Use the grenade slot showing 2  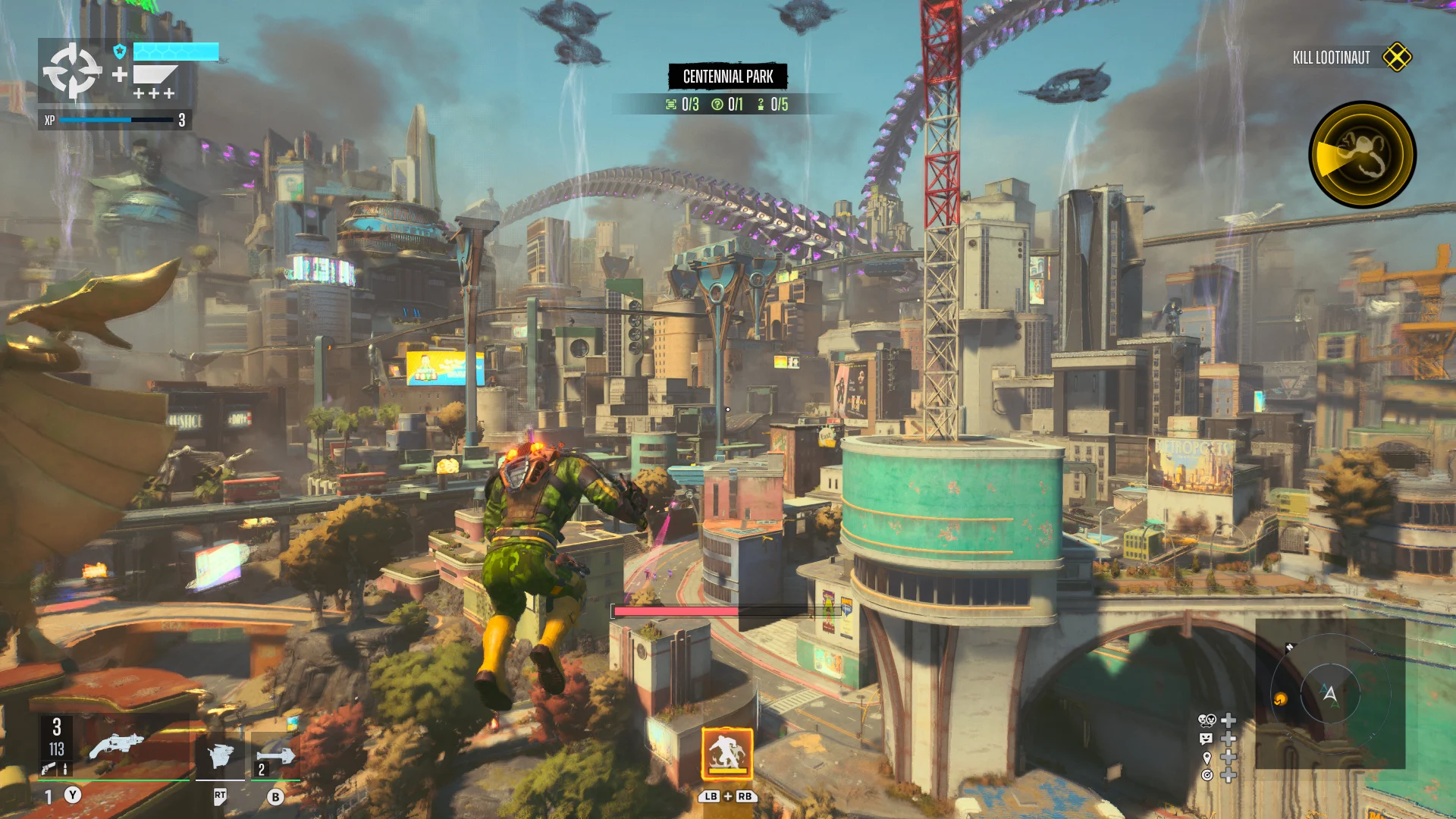coord(275,755)
